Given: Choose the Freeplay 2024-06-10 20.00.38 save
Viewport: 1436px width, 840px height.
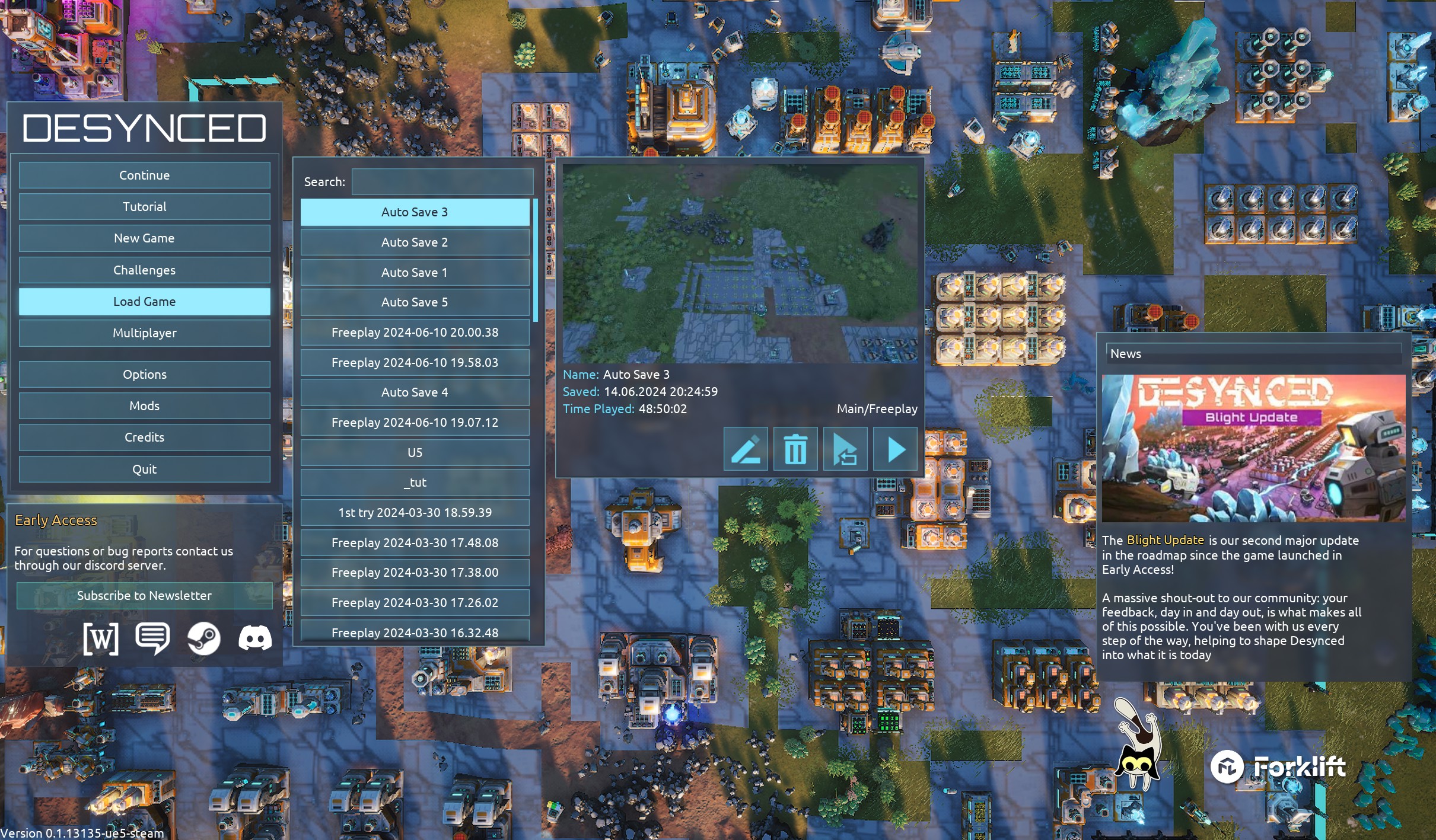Looking at the screenshot, I should 415,333.
